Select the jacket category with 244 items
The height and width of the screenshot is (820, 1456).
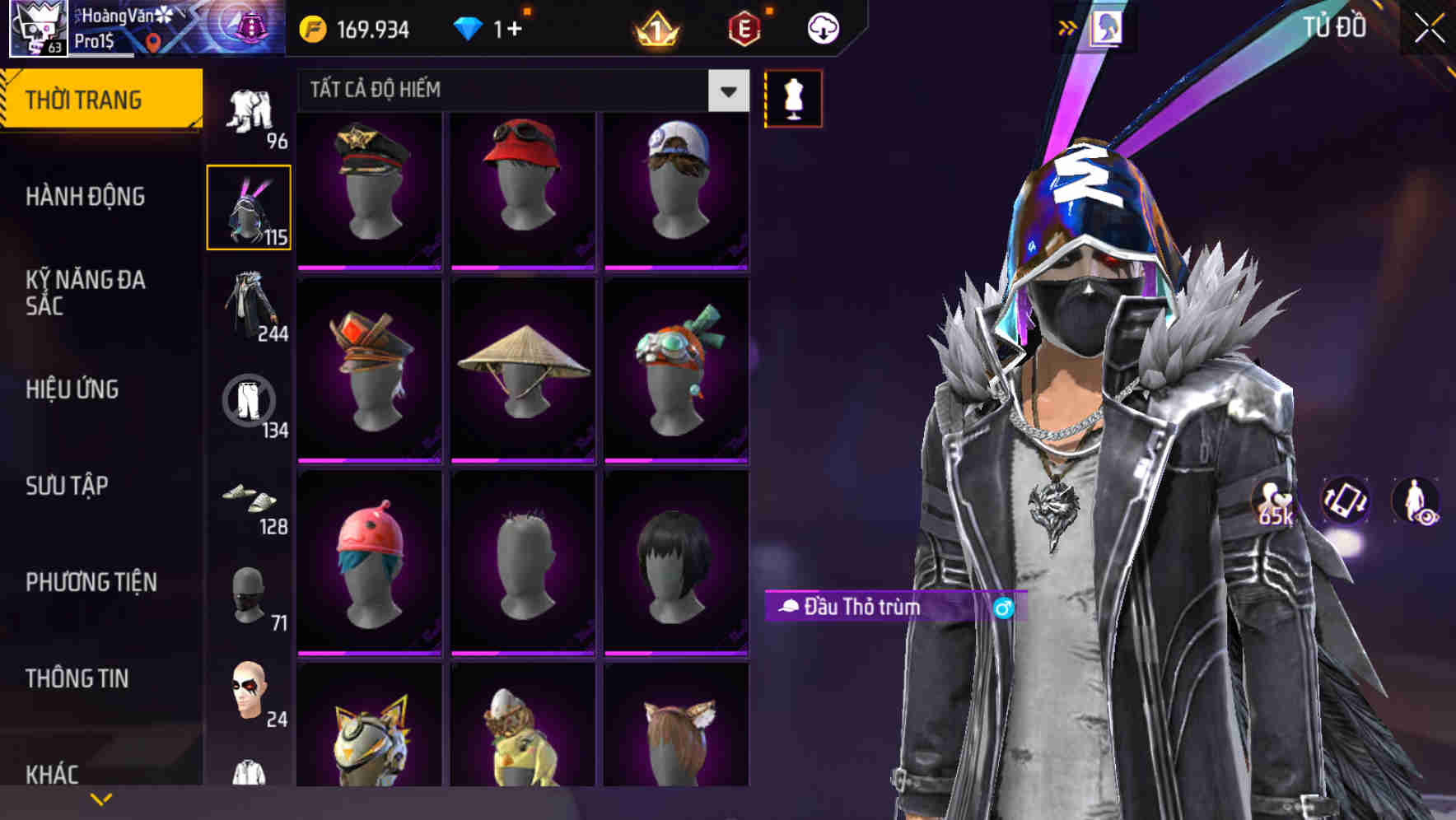coord(250,305)
